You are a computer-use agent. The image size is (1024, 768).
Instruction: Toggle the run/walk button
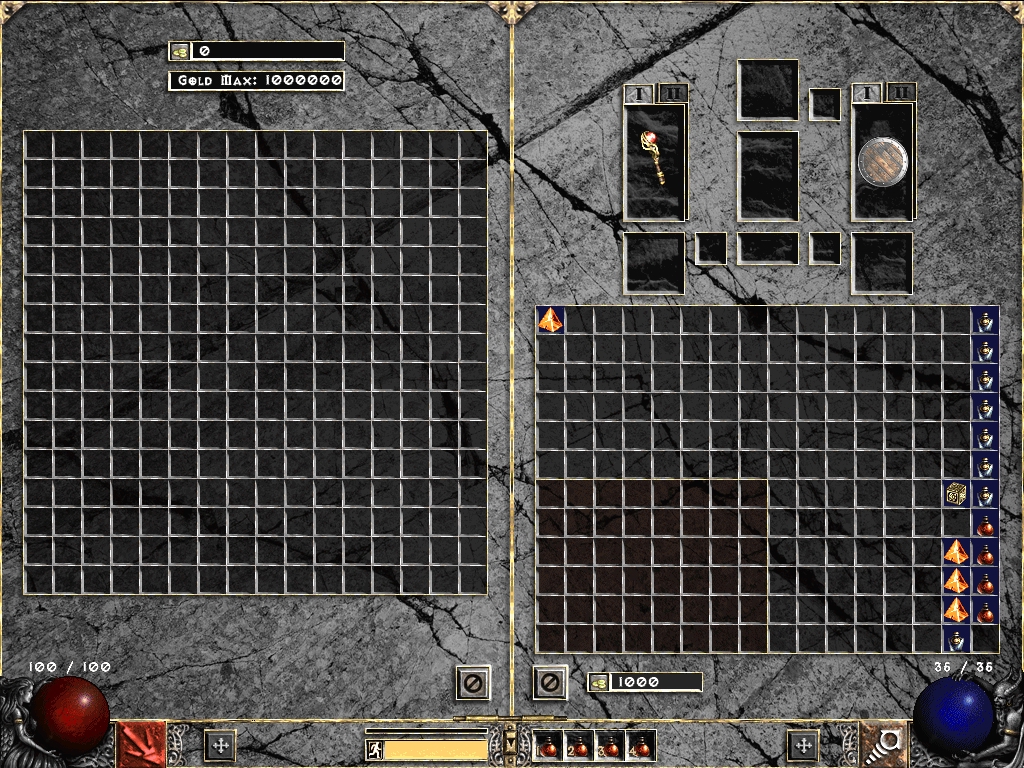tap(374, 749)
